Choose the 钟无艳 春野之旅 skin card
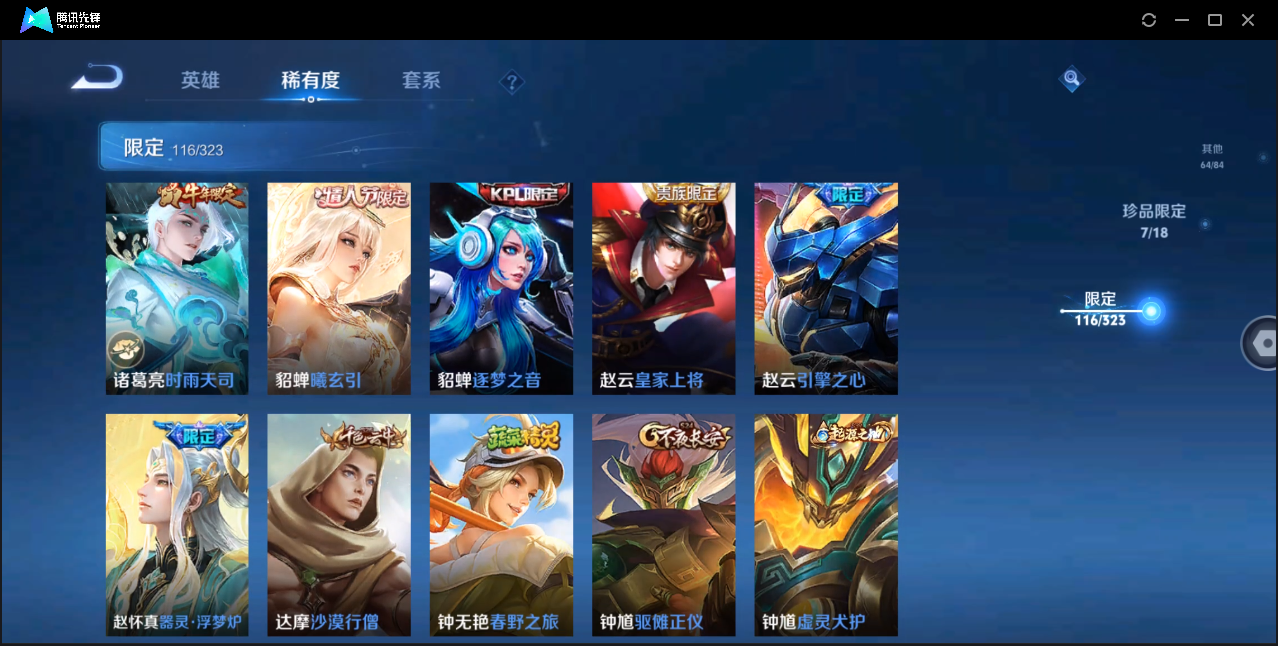 [x=501, y=524]
